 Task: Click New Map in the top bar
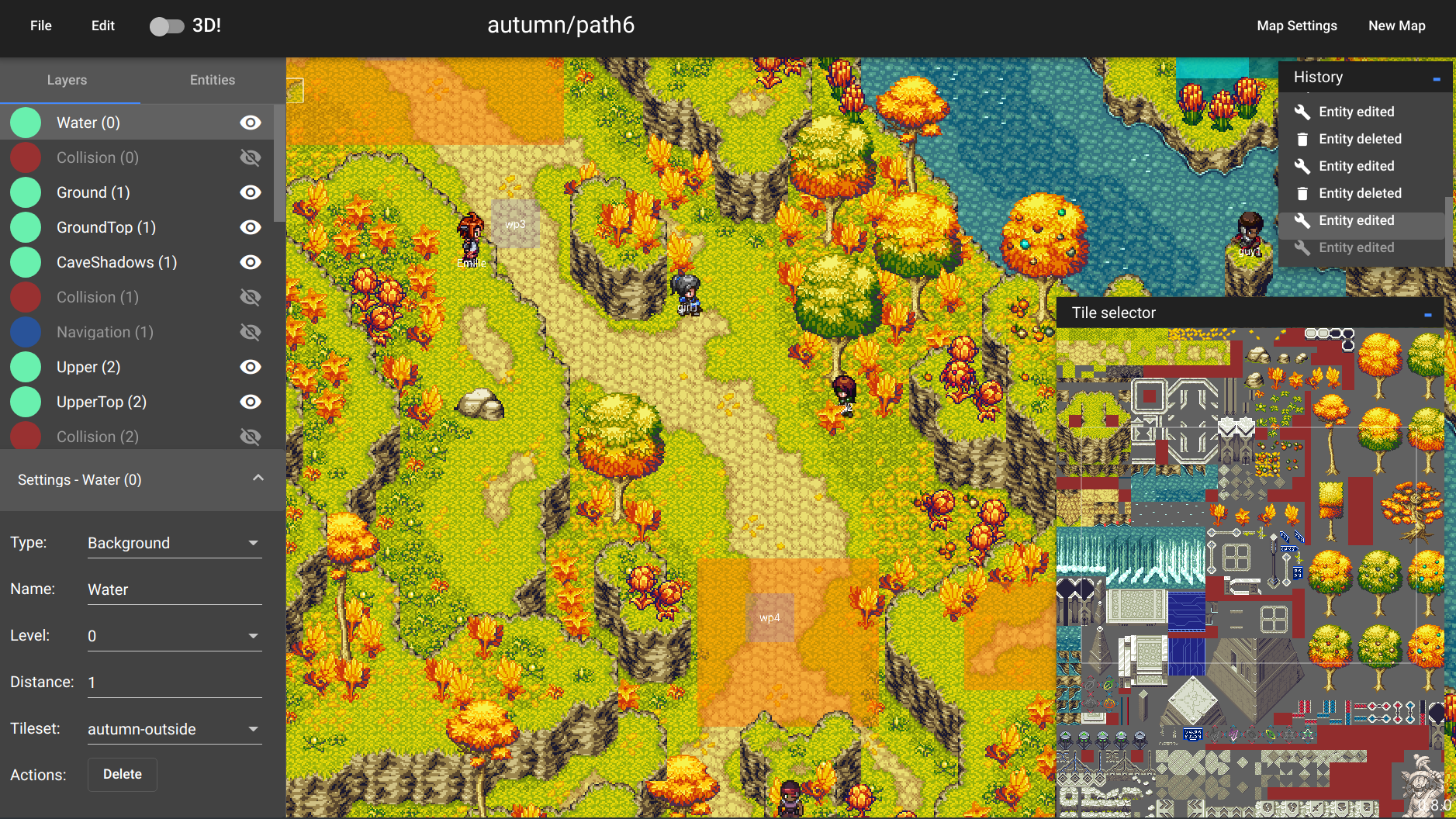[1396, 26]
